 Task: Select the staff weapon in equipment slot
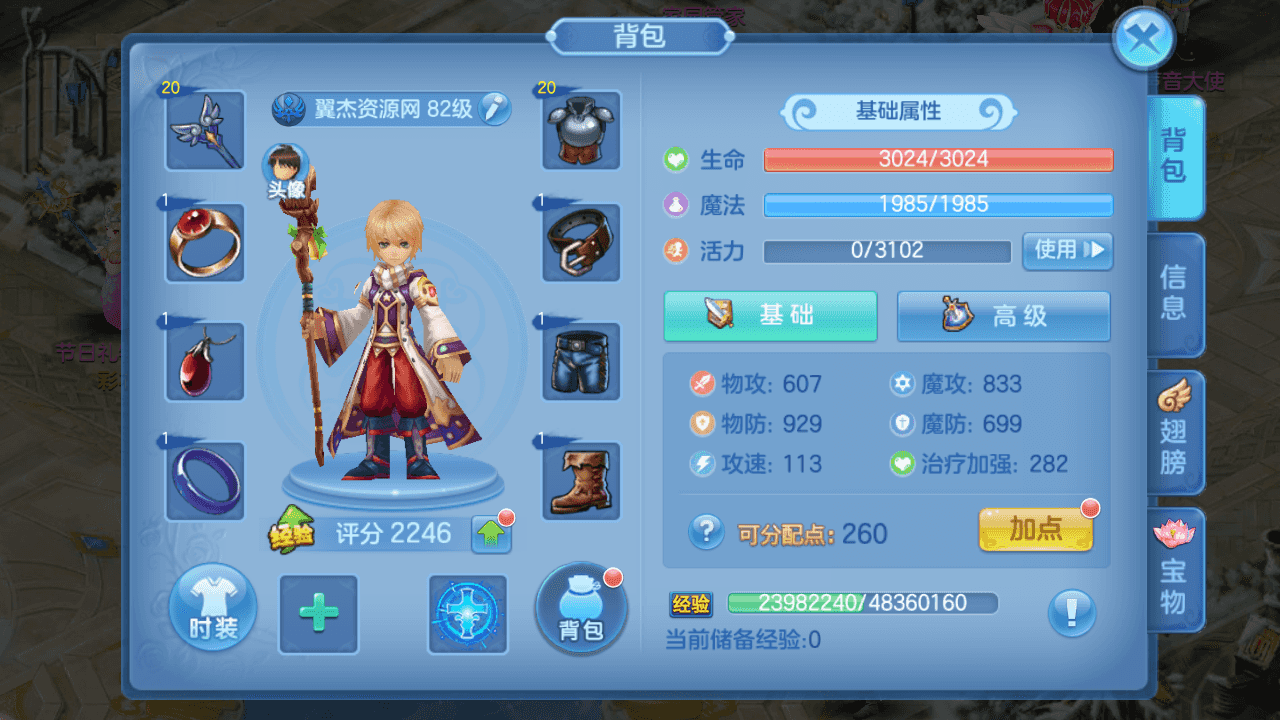click(204, 131)
